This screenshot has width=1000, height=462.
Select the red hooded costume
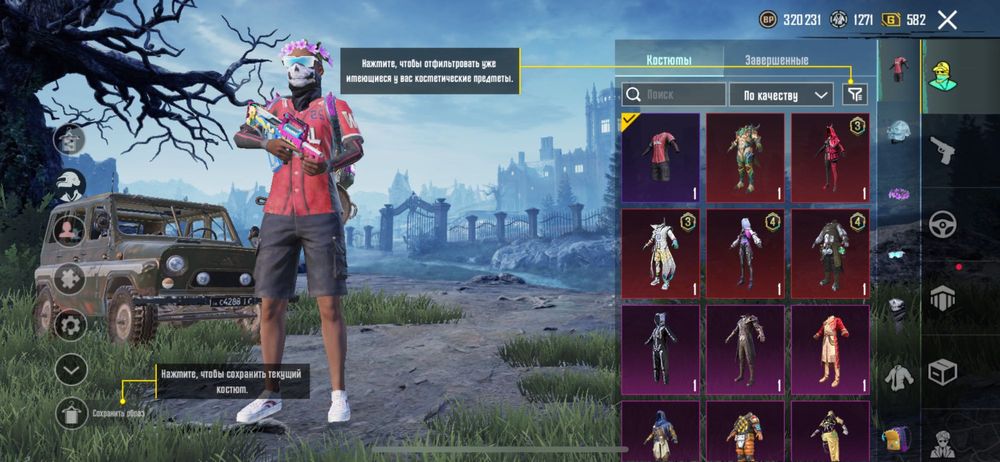pos(830,157)
